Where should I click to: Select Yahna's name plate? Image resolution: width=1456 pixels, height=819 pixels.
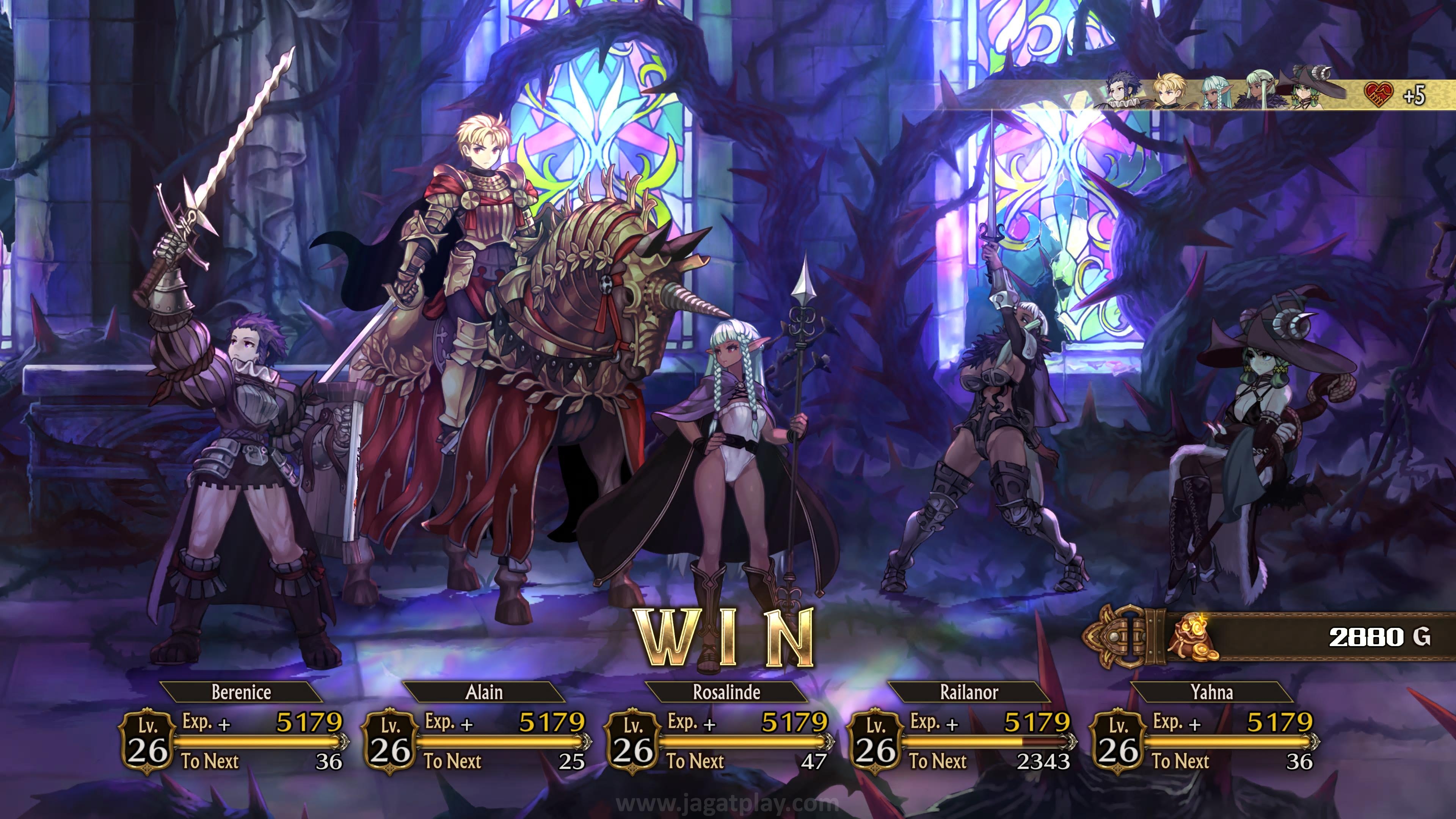pos(1211,692)
